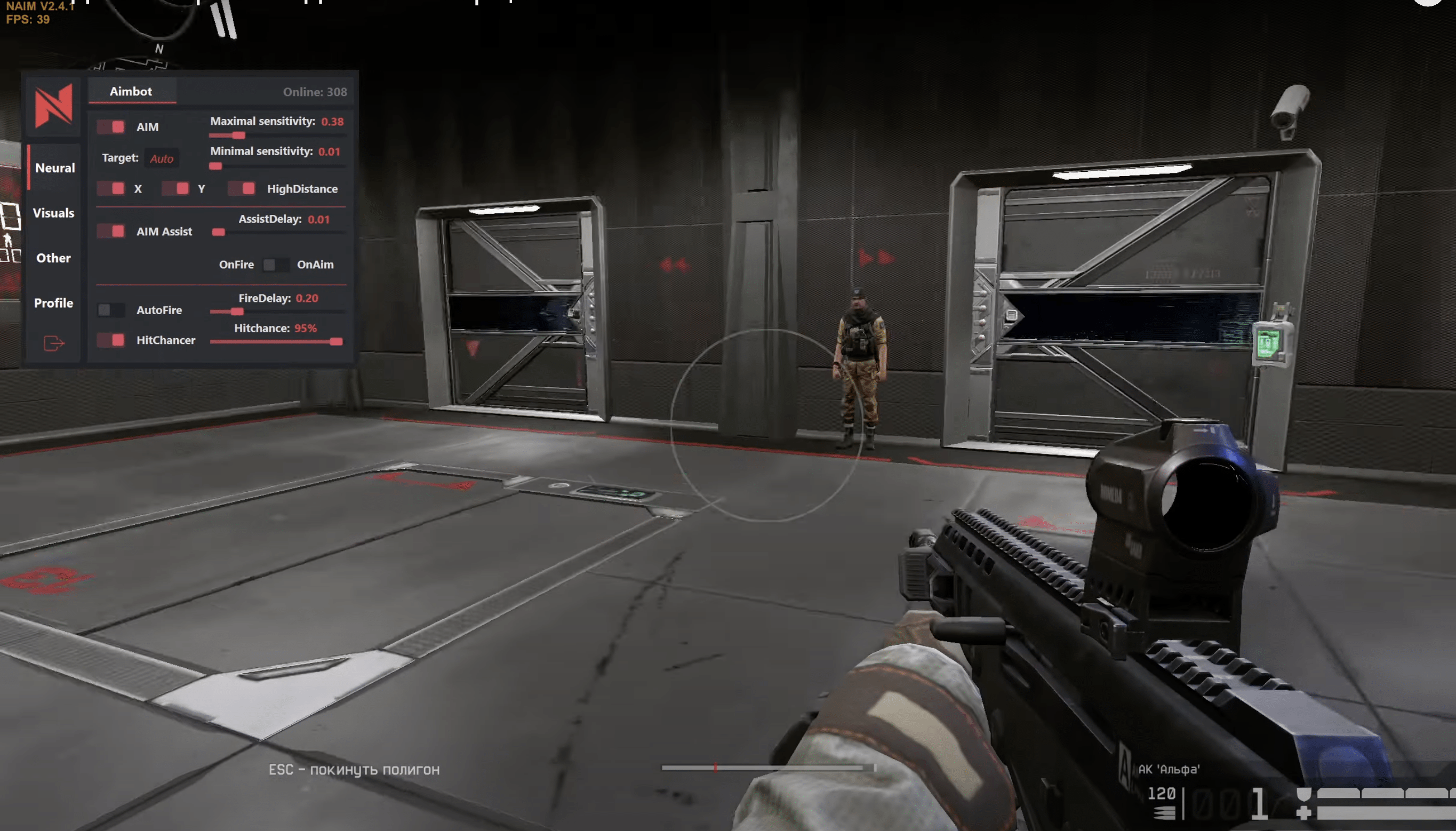Toggle the AIM switch
This screenshot has height=831, width=1456.
(111, 127)
